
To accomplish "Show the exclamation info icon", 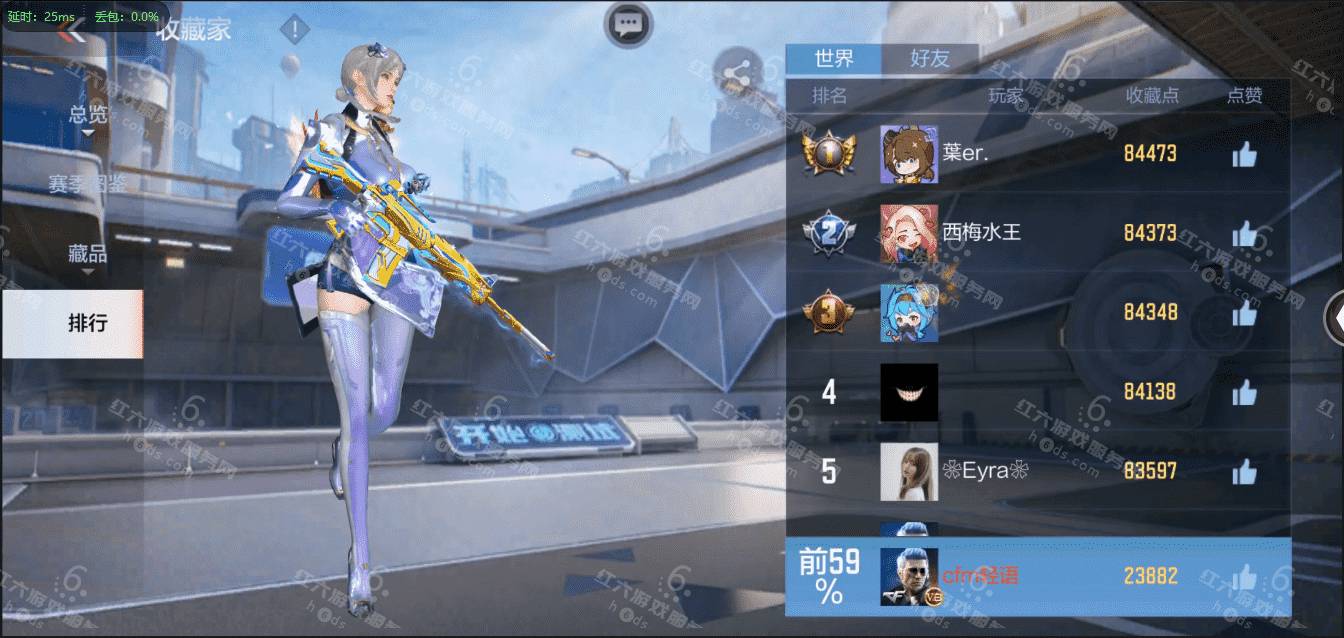I will point(294,30).
